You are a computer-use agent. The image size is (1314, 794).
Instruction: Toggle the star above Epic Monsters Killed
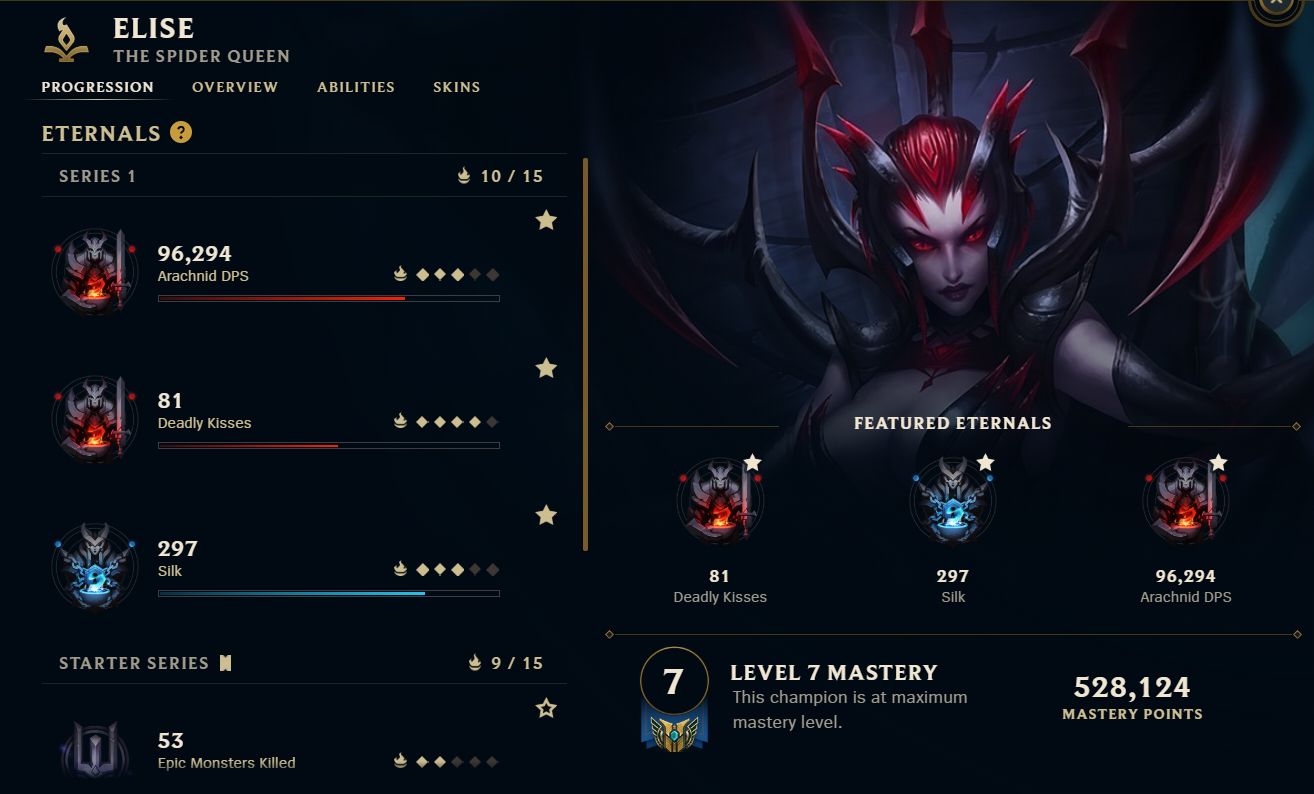point(546,708)
